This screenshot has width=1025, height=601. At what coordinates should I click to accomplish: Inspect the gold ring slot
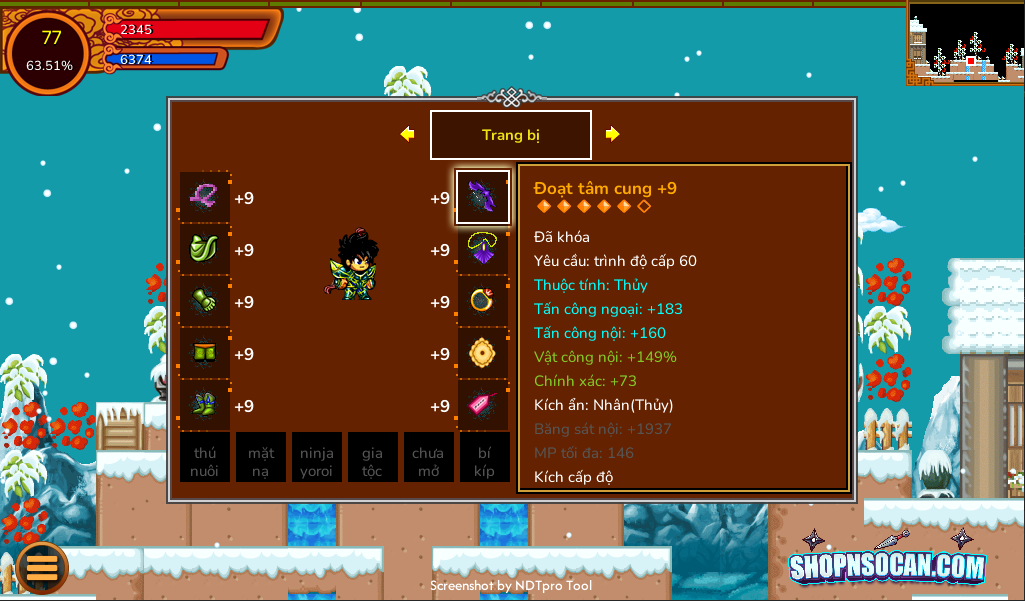click(483, 302)
